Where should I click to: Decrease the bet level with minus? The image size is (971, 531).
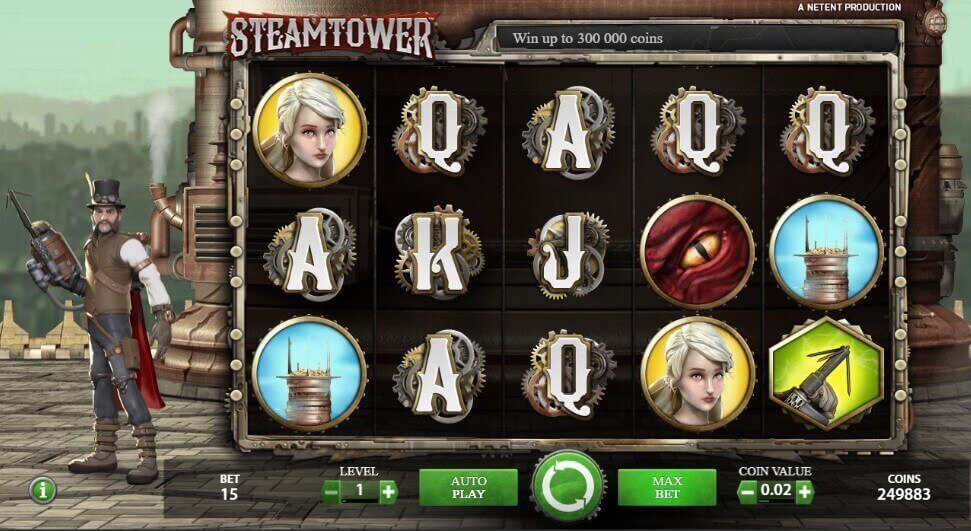331,491
